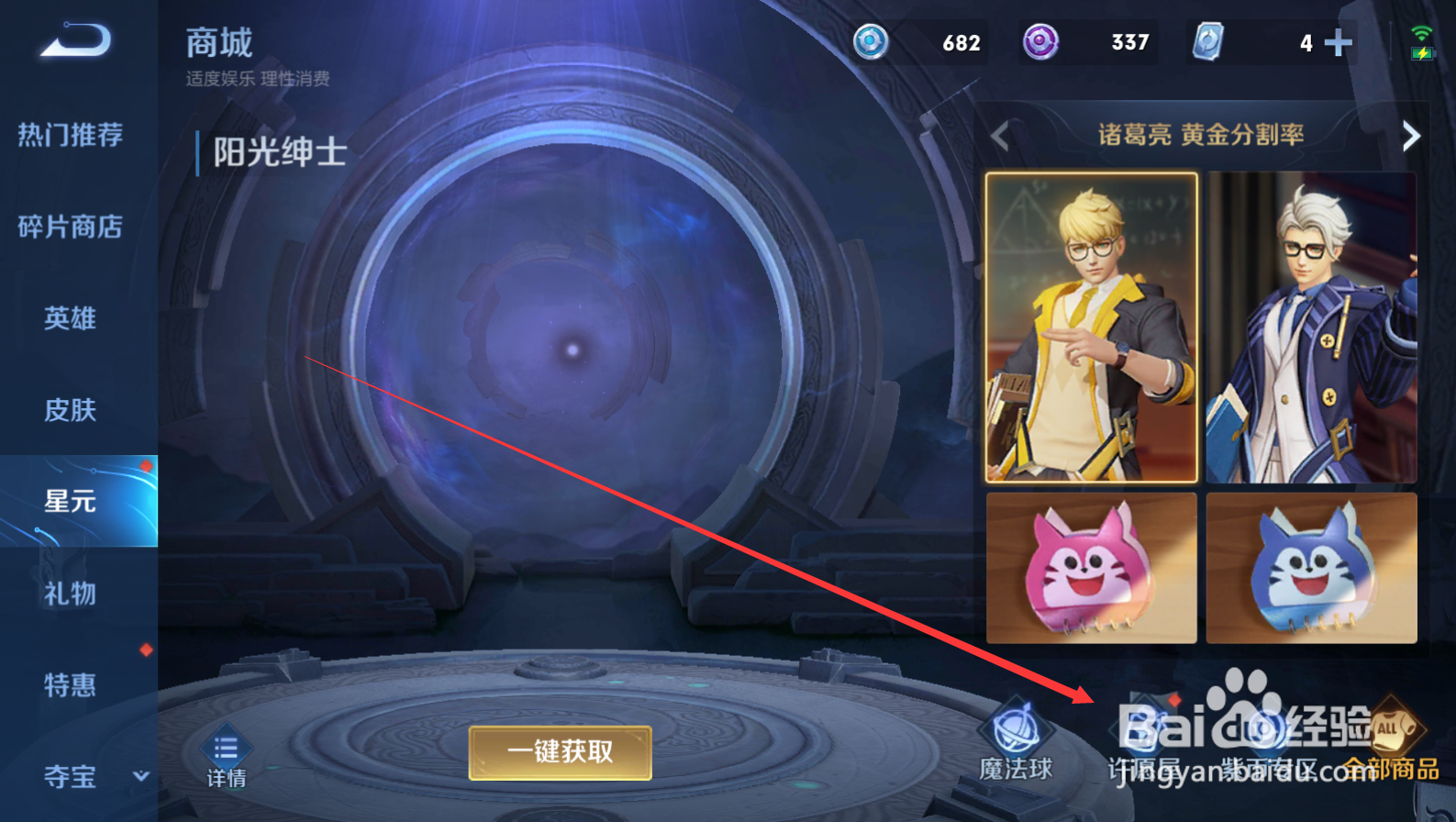1456x822 pixels.
Task: Open the 魔法球 (Magic Ball) feature icon
Action: pos(1017,734)
